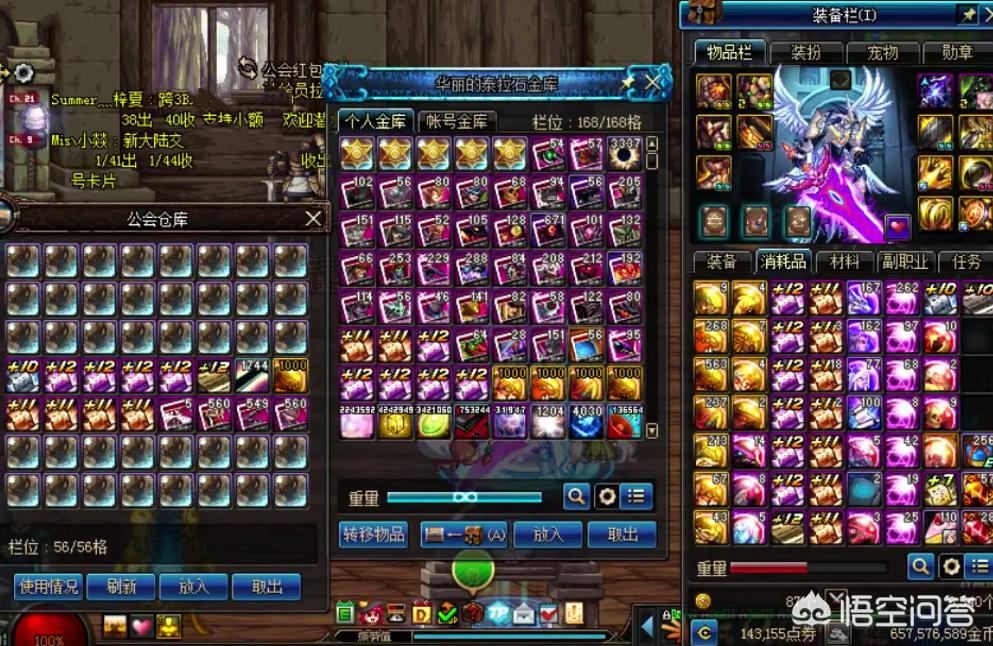Screen dimensions: 993x646
Task: Toggle the pin on the 装备栏 panel
Action: point(968,15)
